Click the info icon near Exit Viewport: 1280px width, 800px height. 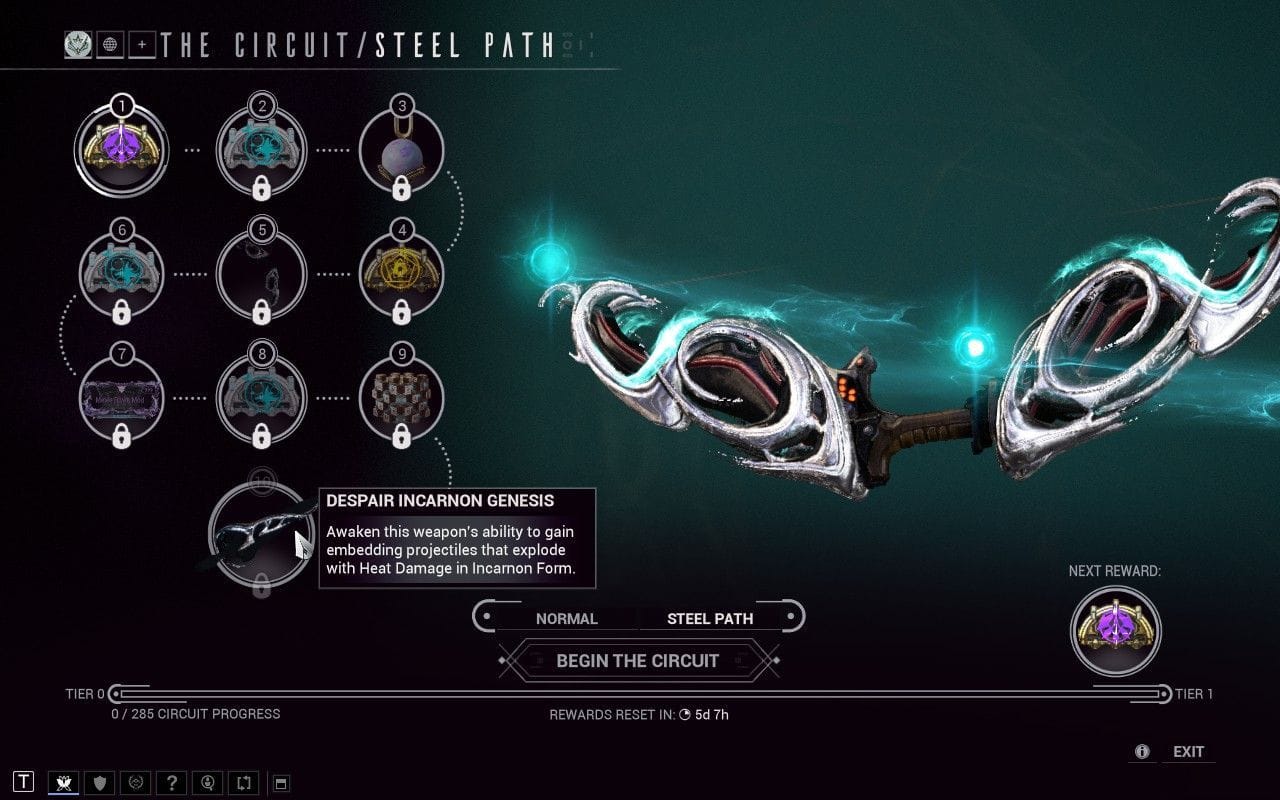tap(1141, 751)
